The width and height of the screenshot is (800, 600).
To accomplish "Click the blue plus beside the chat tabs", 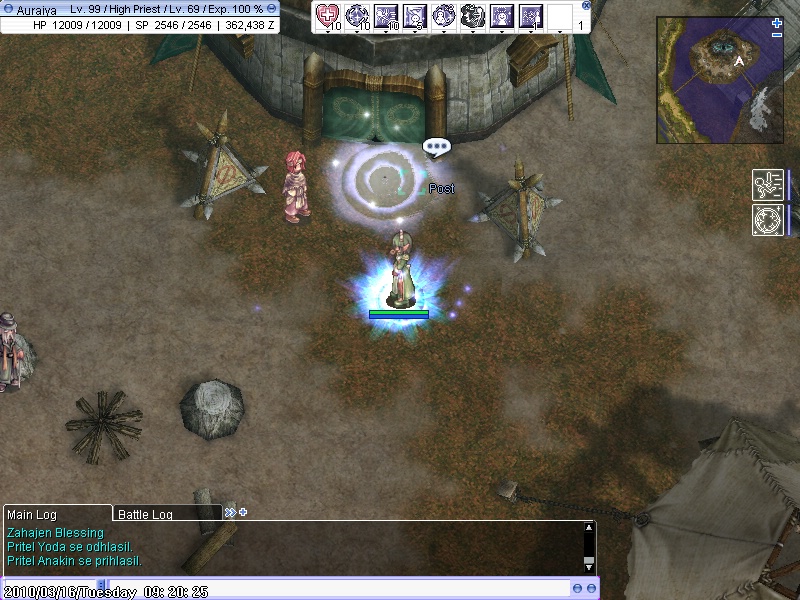I will (x=243, y=513).
